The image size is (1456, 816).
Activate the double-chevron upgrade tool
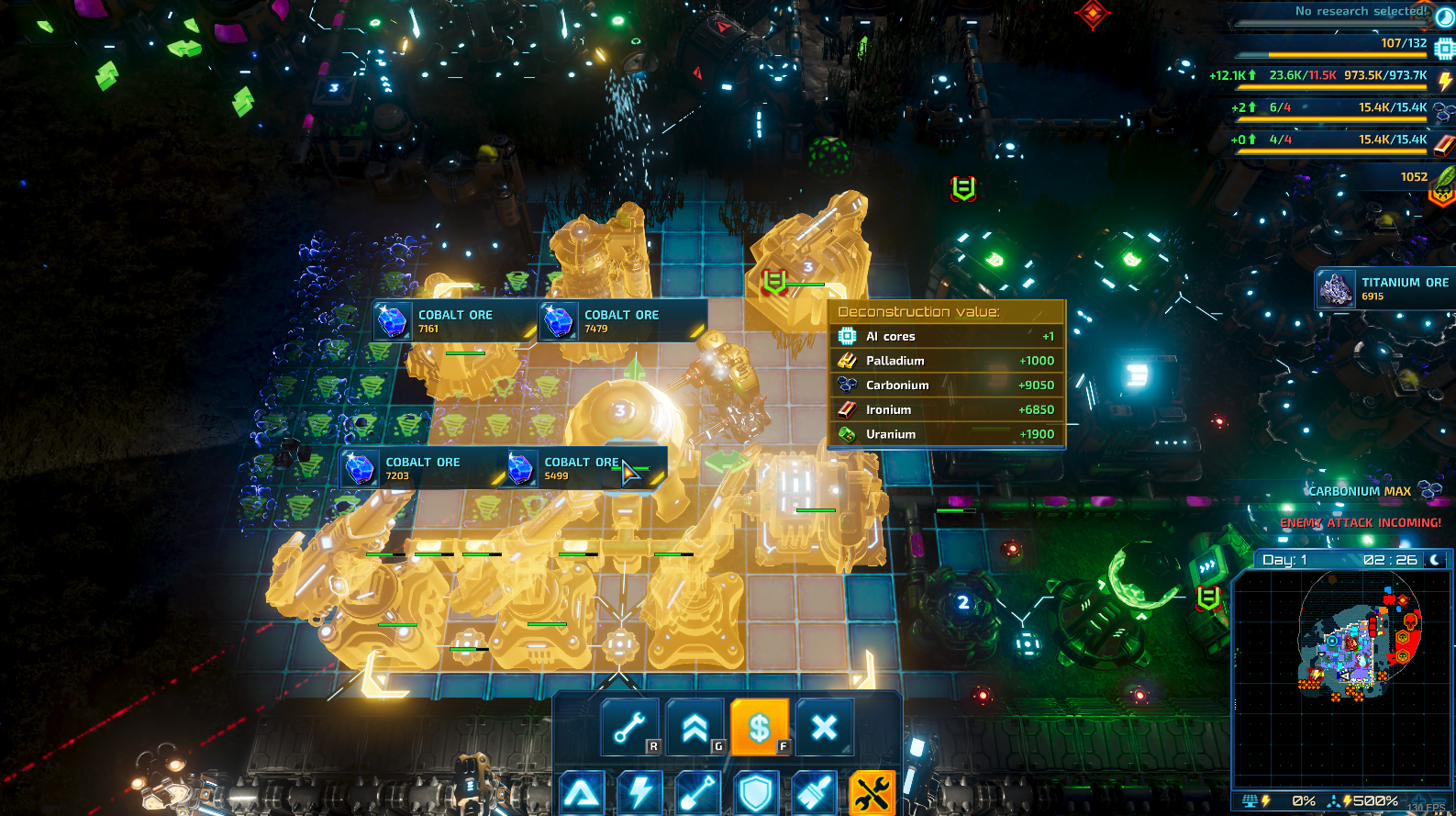click(x=695, y=727)
